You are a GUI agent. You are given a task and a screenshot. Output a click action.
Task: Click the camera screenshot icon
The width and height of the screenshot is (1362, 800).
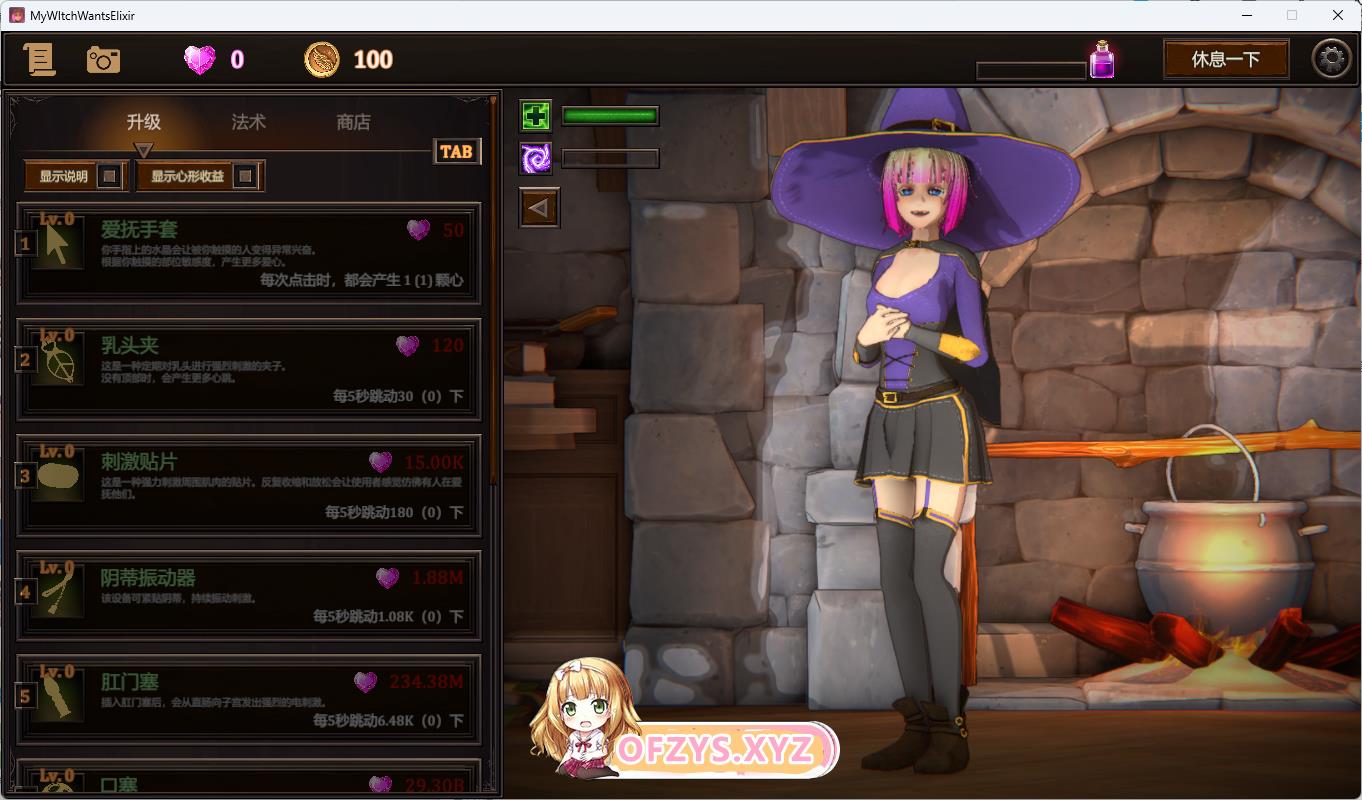[x=103, y=60]
